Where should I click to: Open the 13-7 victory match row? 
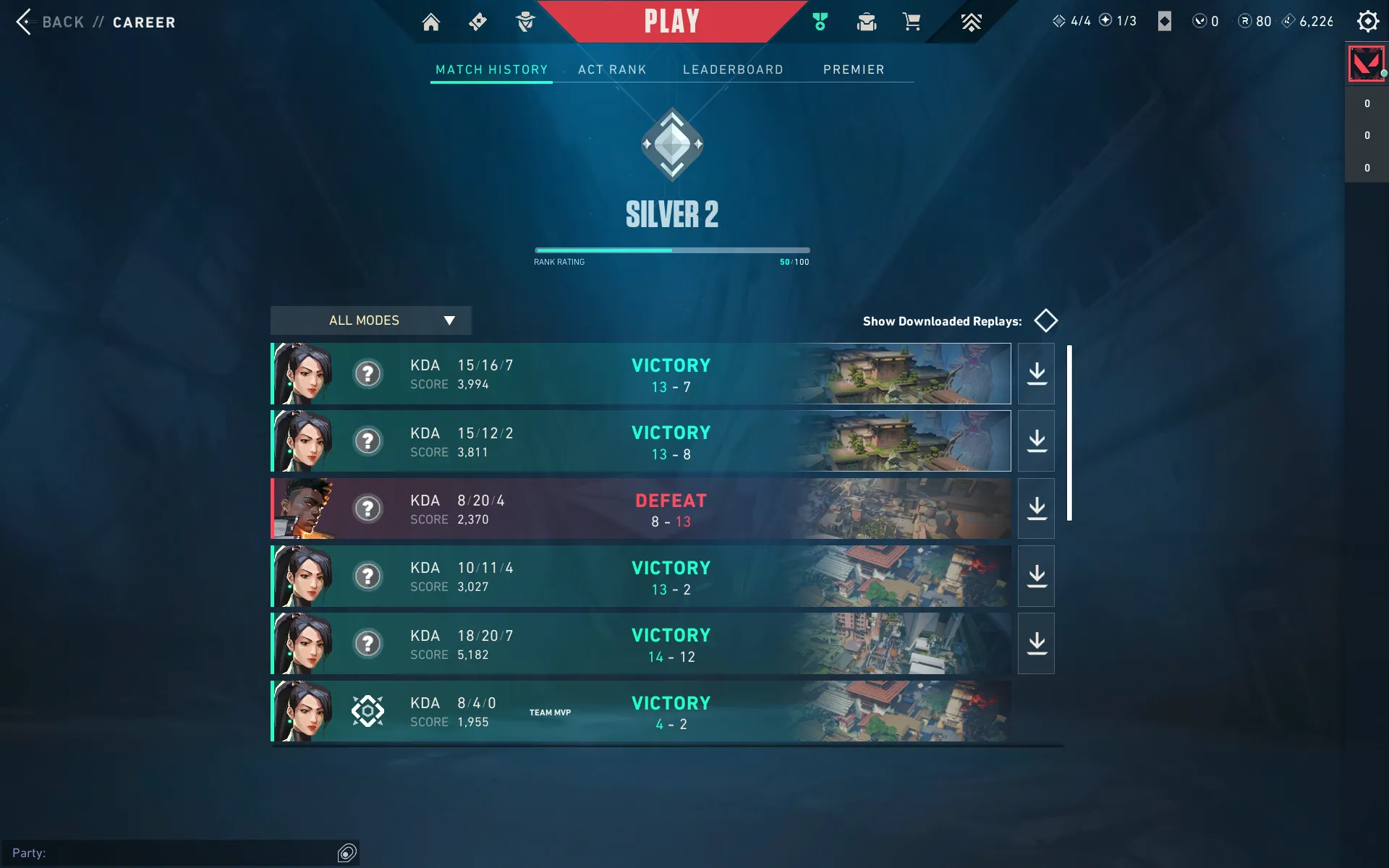click(x=641, y=374)
